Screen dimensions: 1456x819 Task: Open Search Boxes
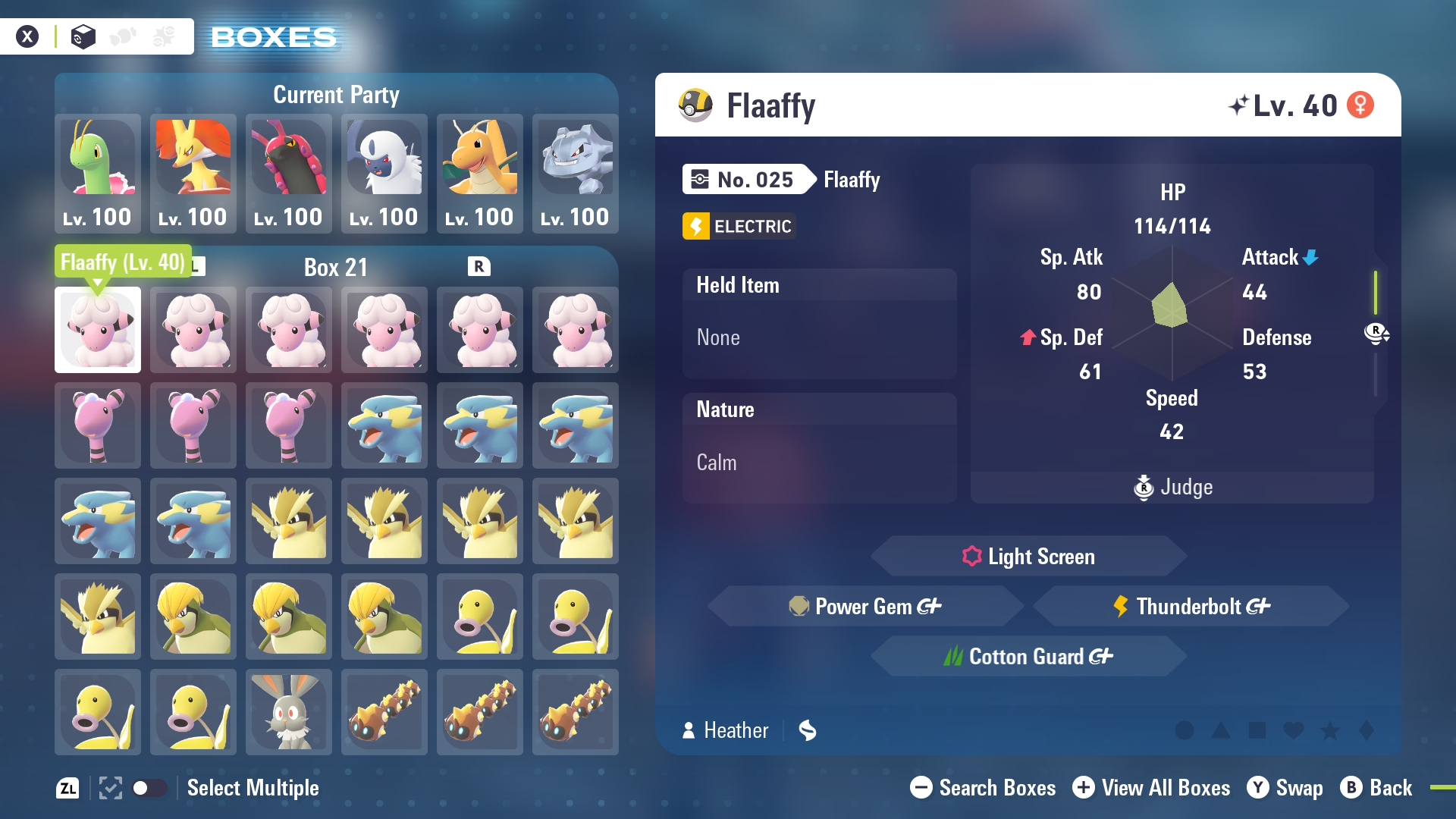[x=983, y=788]
